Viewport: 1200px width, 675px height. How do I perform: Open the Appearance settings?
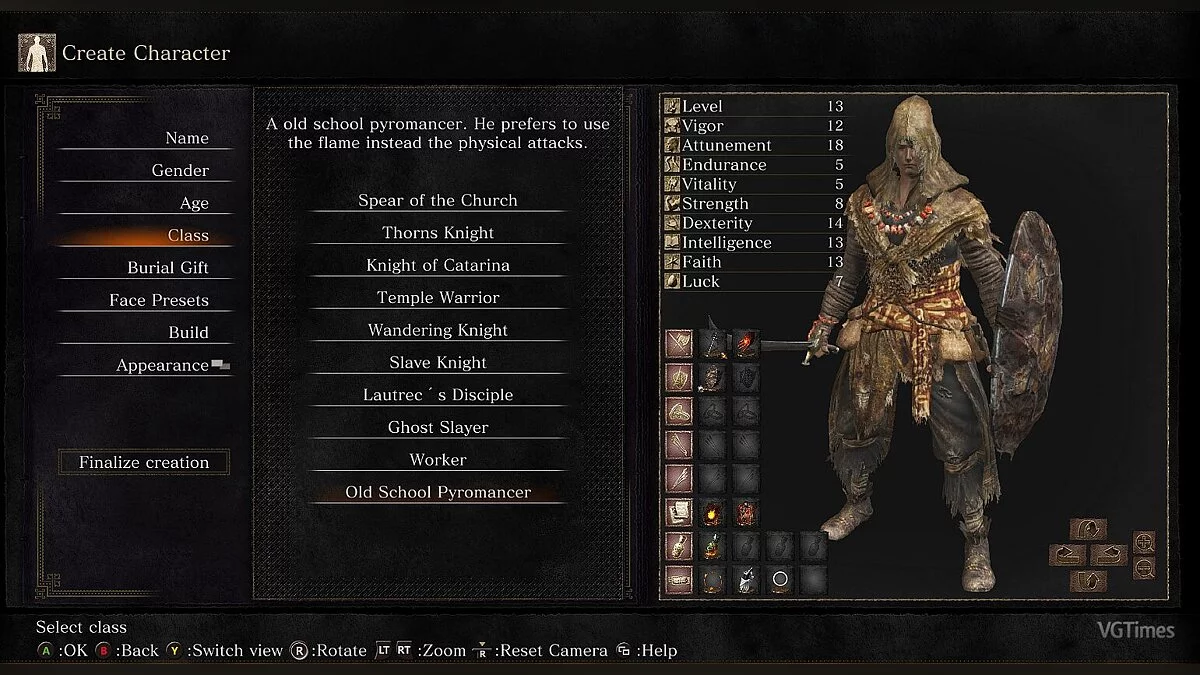pyautogui.click(x=162, y=365)
